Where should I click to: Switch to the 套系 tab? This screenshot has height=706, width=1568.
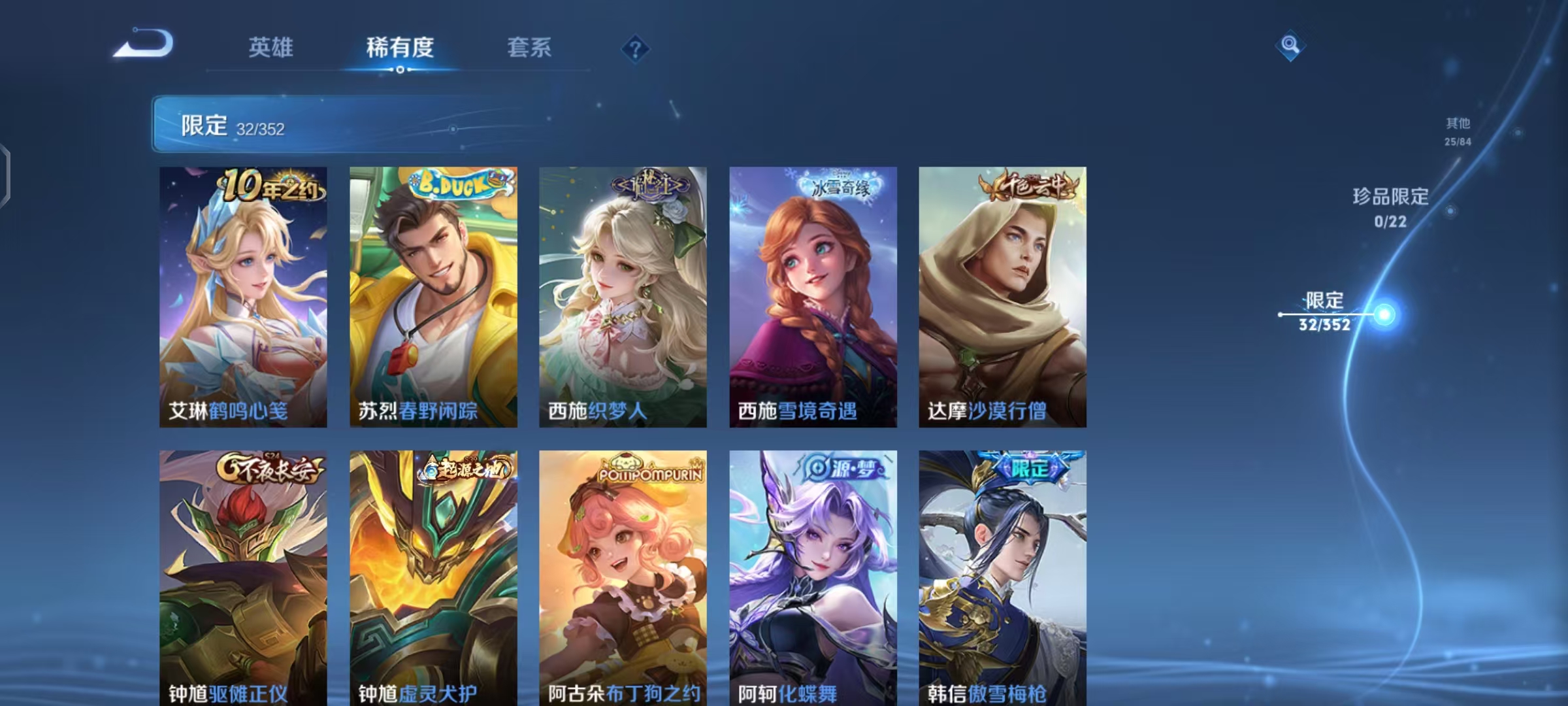point(529,47)
